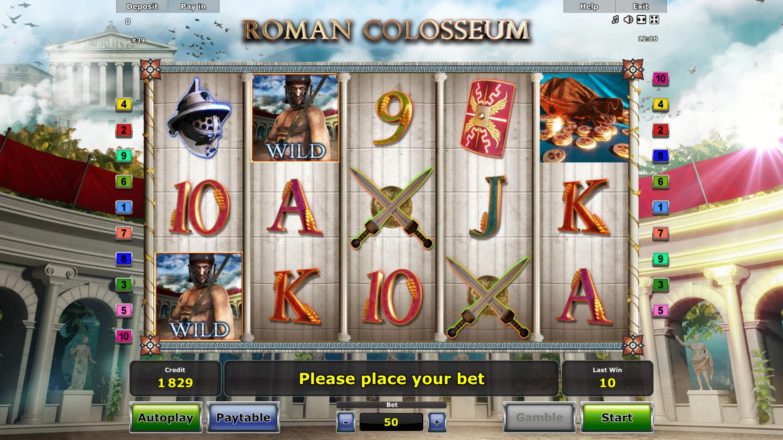Open the Paytable
Viewport: 783px width, 440px height.
point(243,417)
